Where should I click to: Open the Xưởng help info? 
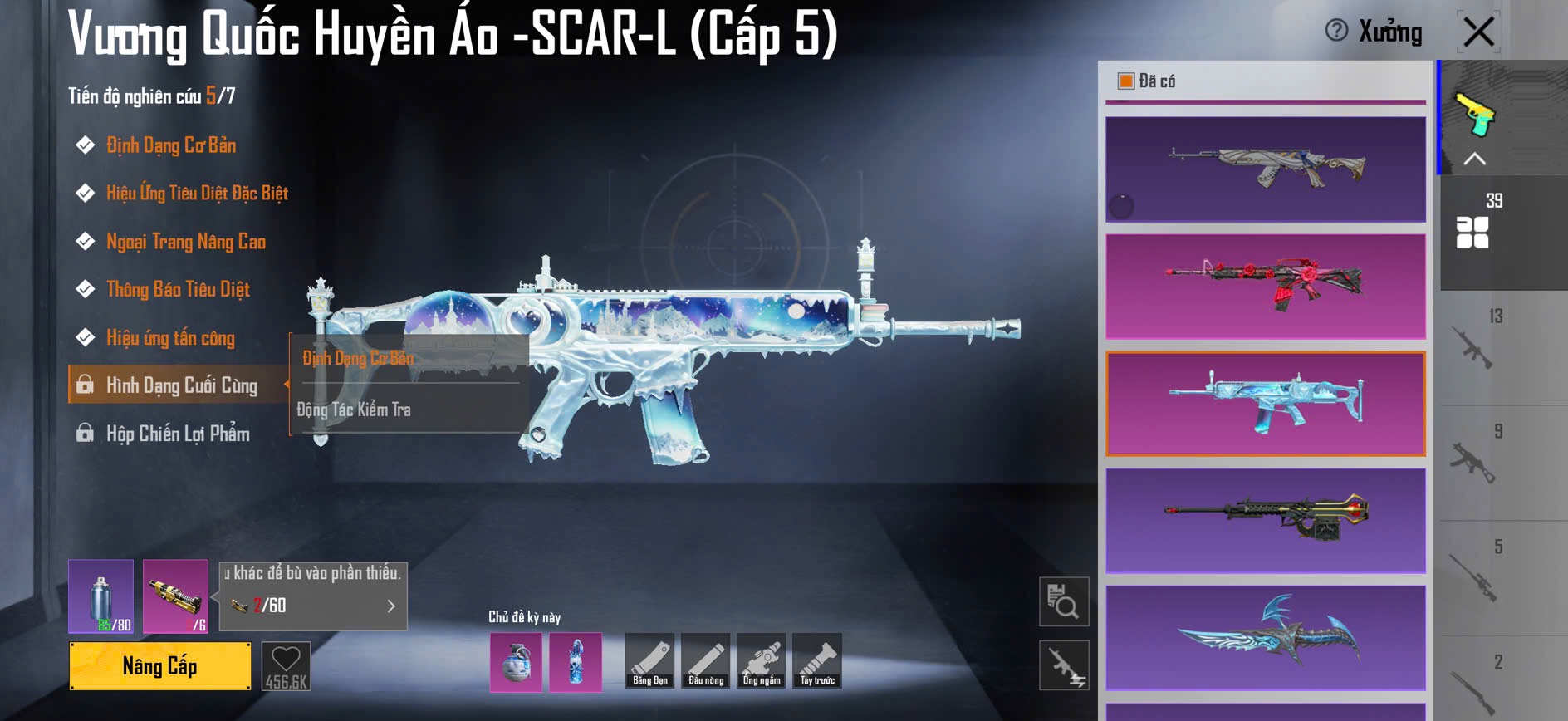(1336, 31)
